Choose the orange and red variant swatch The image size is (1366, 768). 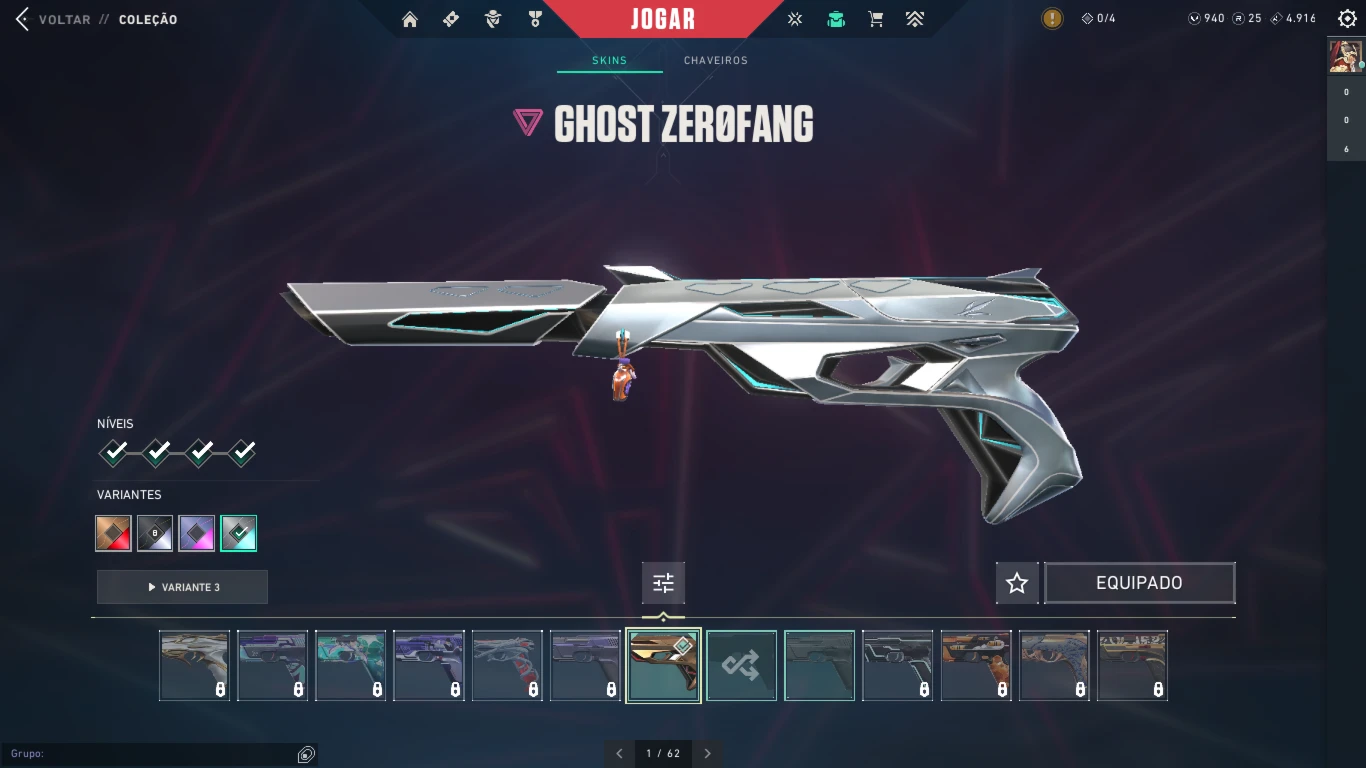pos(114,533)
